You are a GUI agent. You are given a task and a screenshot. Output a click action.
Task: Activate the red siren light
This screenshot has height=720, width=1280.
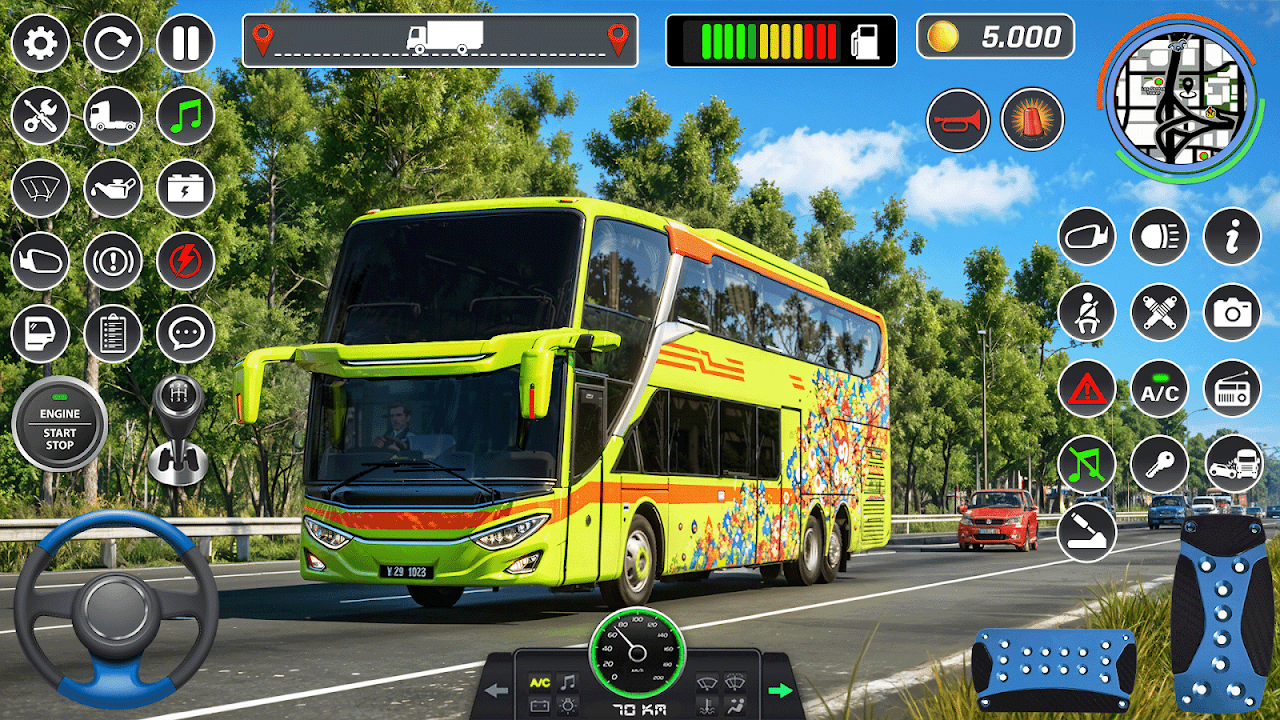click(x=1032, y=120)
